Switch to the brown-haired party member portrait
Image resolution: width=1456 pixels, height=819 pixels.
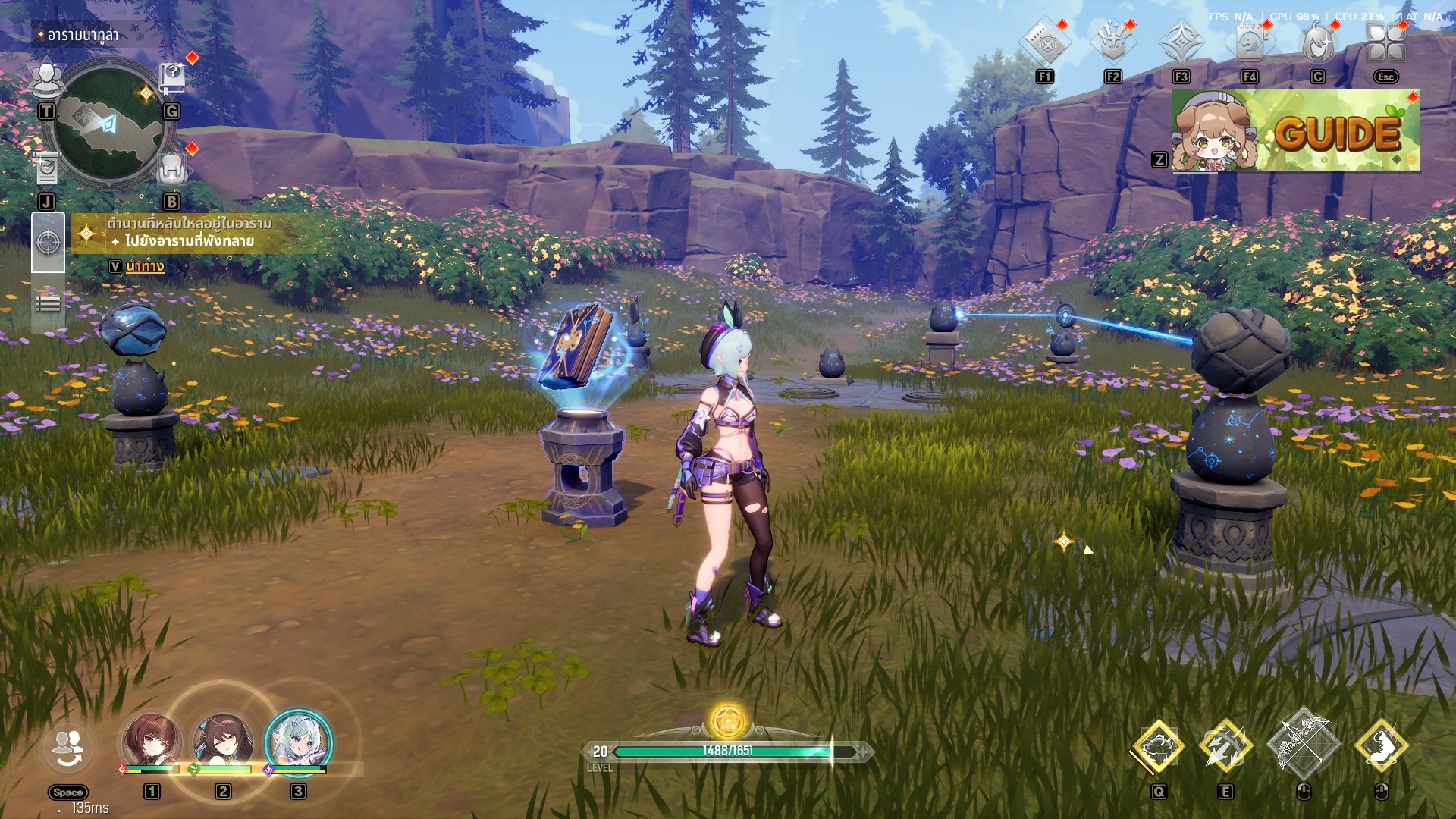[x=223, y=741]
